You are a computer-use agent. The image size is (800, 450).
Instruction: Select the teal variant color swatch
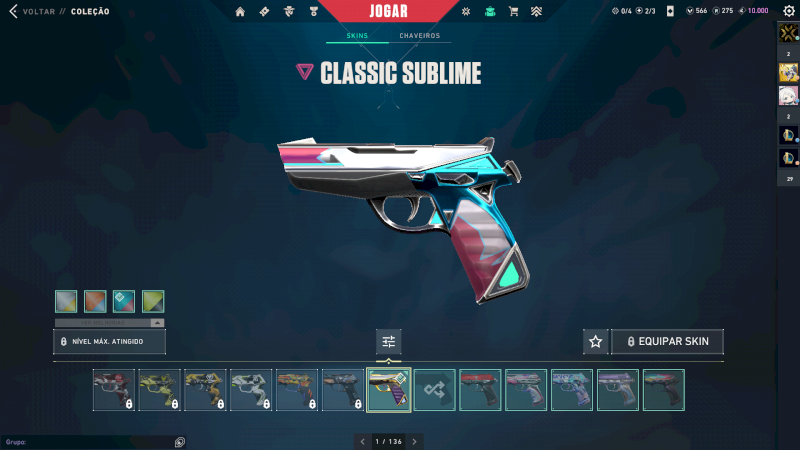tap(124, 301)
